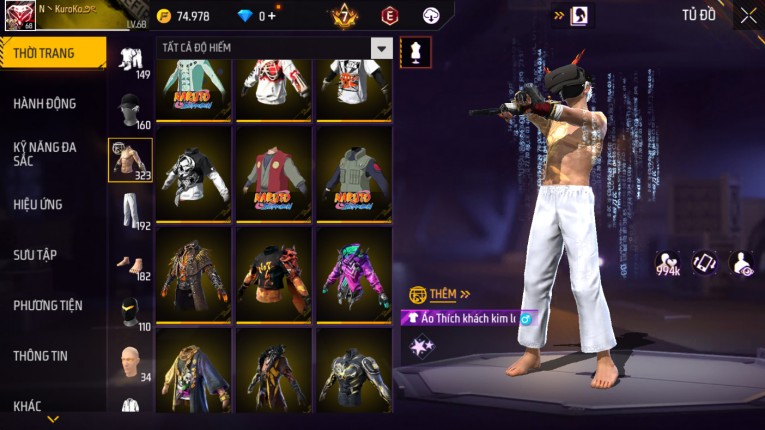Select the KỸ NĂNG ĐA SẮC section
This screenshot has height=430, width=765.
[x=45, y=153]
